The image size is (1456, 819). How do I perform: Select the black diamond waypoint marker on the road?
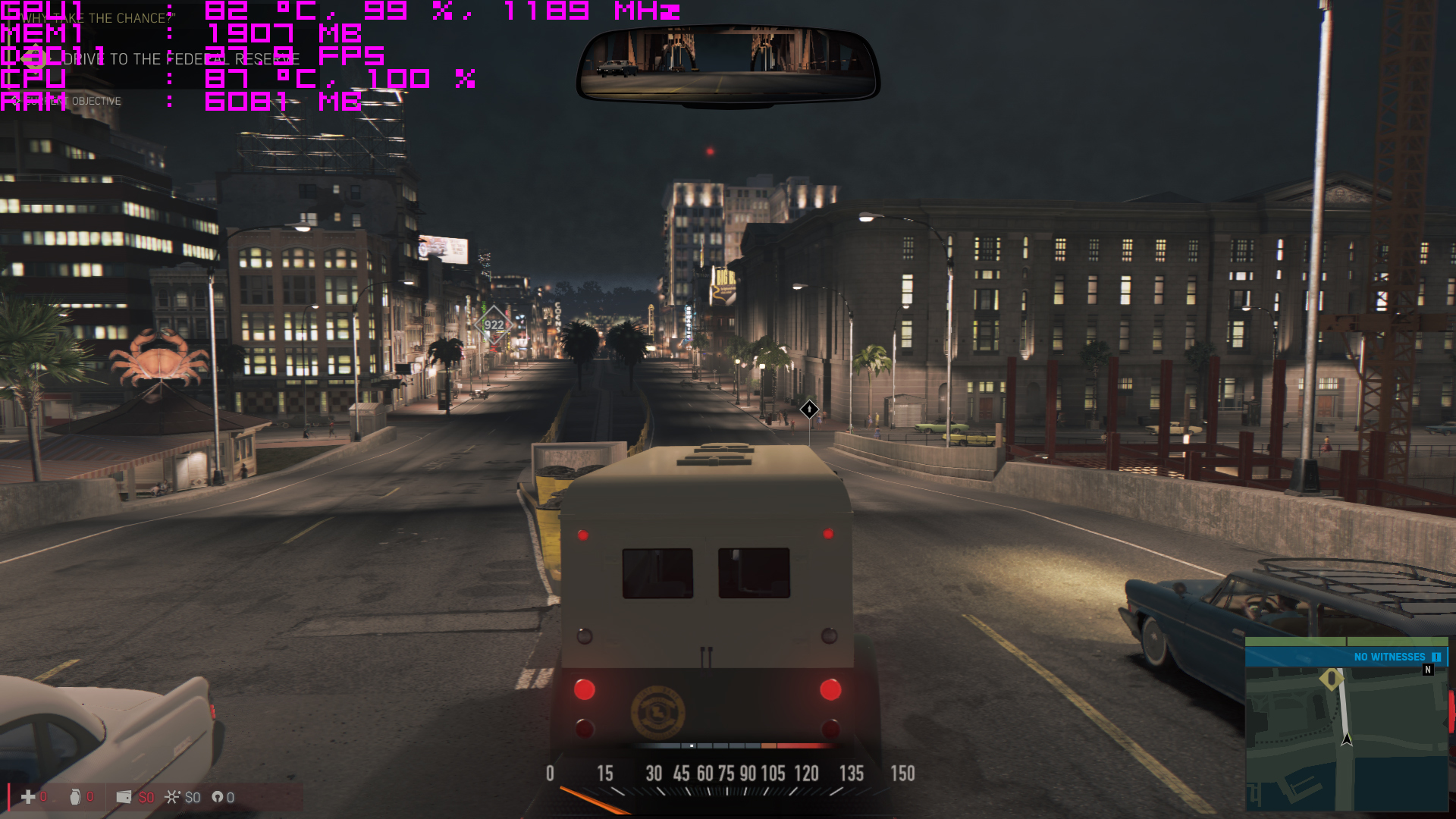click(x=809, y=409)
